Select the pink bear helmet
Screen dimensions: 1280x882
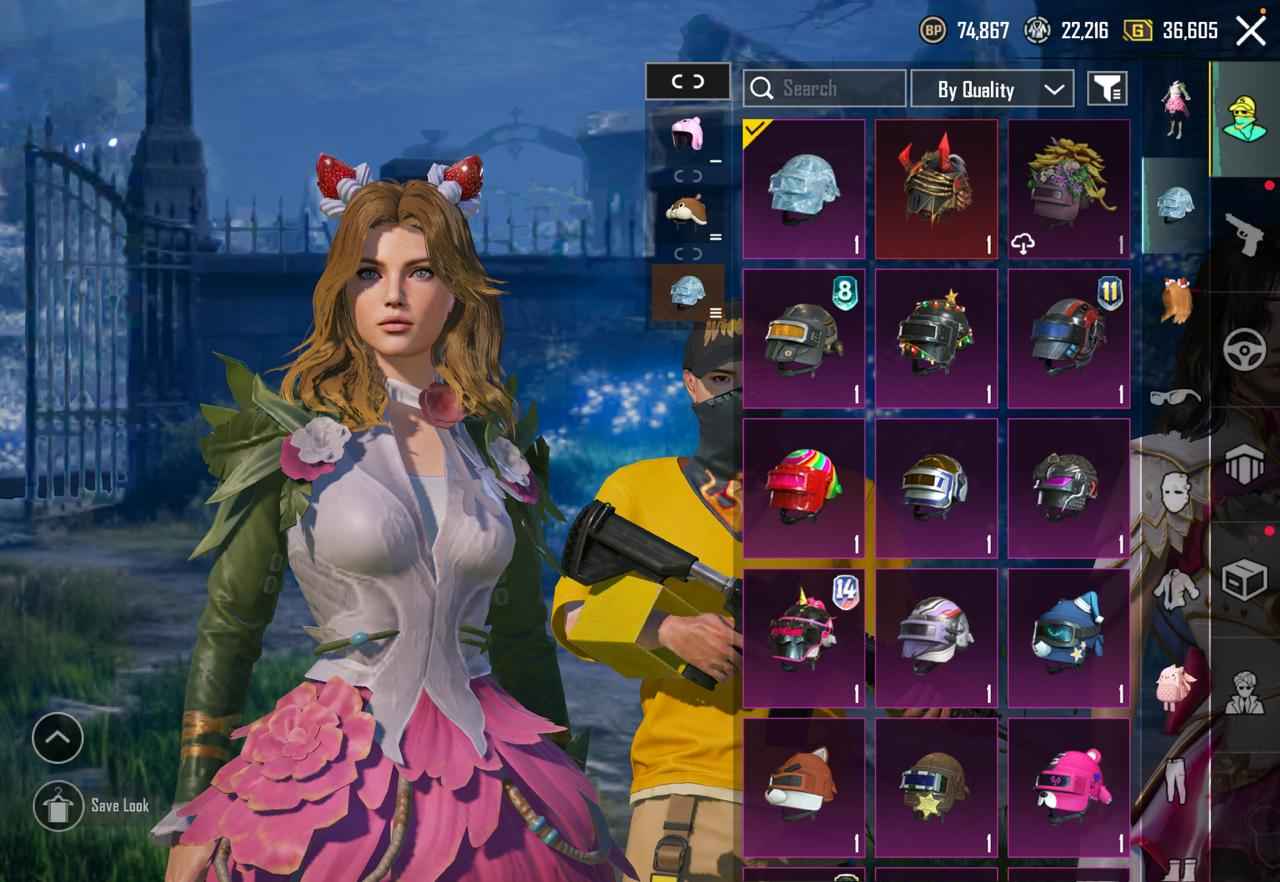tap(1069, 788)
